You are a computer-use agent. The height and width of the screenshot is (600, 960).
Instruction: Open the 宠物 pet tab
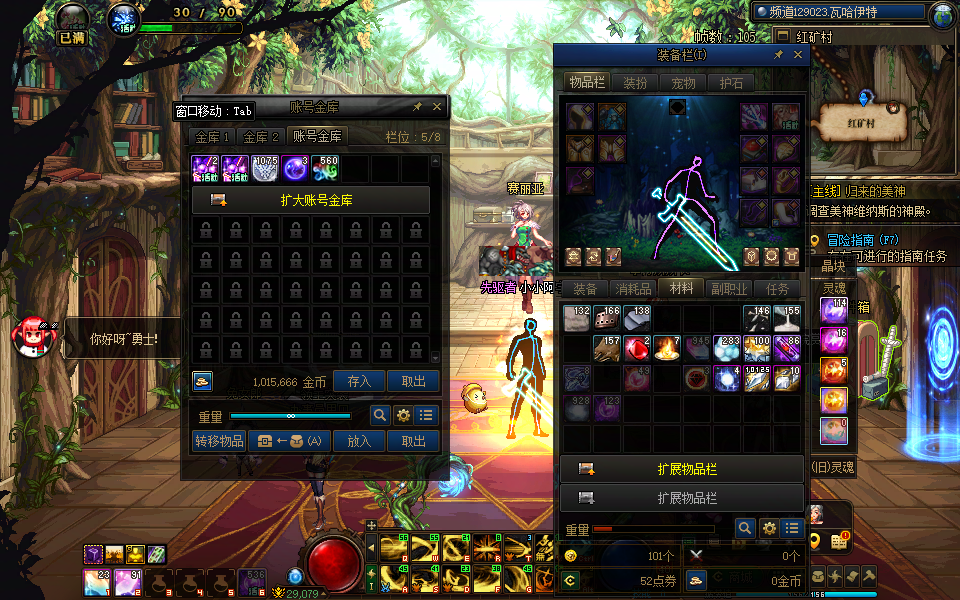pyautogui.click(x=683, y=83)
